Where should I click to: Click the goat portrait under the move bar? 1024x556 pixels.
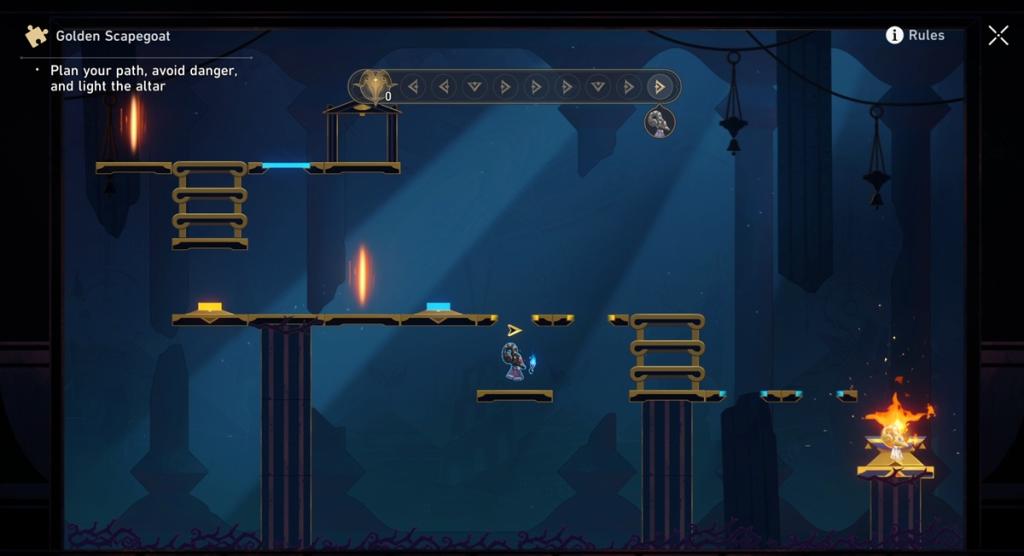pos(659,122)
